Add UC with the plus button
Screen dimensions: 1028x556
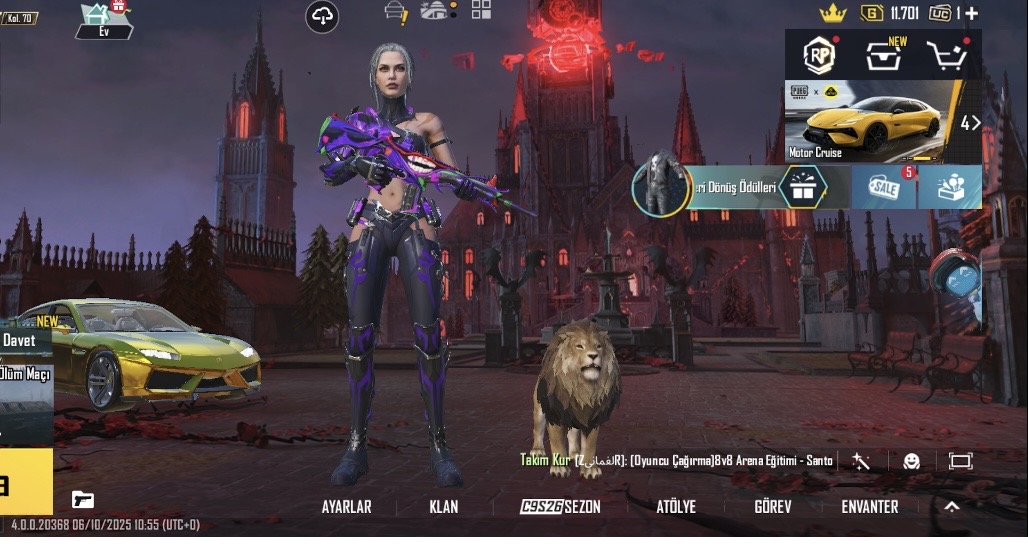971,13
